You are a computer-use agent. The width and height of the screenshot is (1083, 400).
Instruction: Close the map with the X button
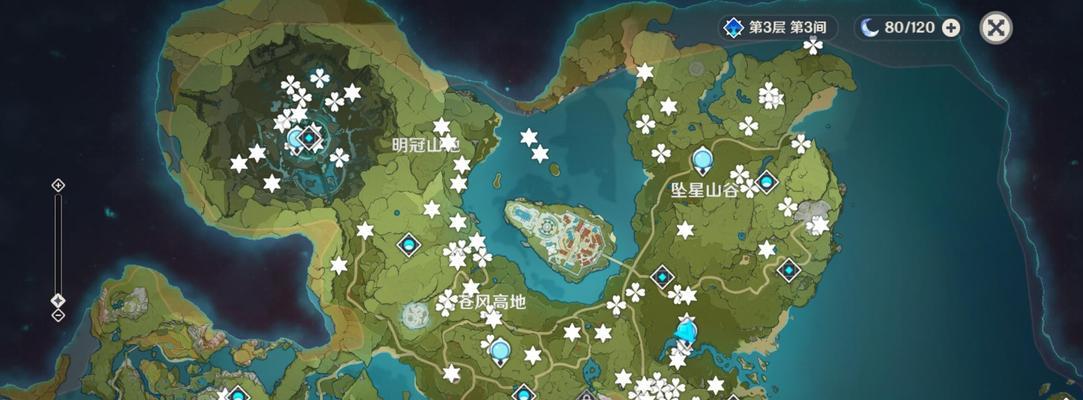(995, 27)
